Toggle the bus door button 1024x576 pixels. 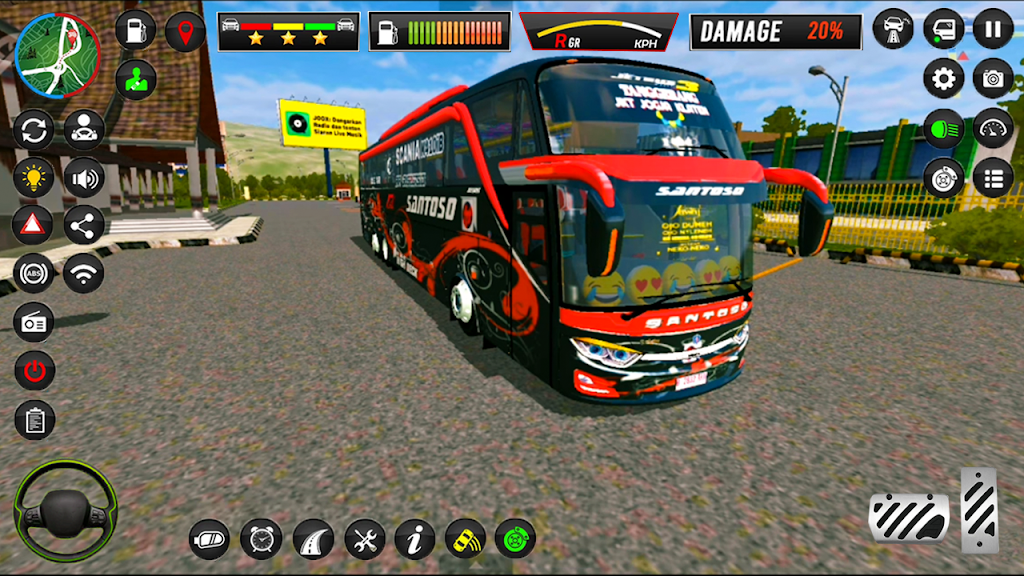pos(943,28)
